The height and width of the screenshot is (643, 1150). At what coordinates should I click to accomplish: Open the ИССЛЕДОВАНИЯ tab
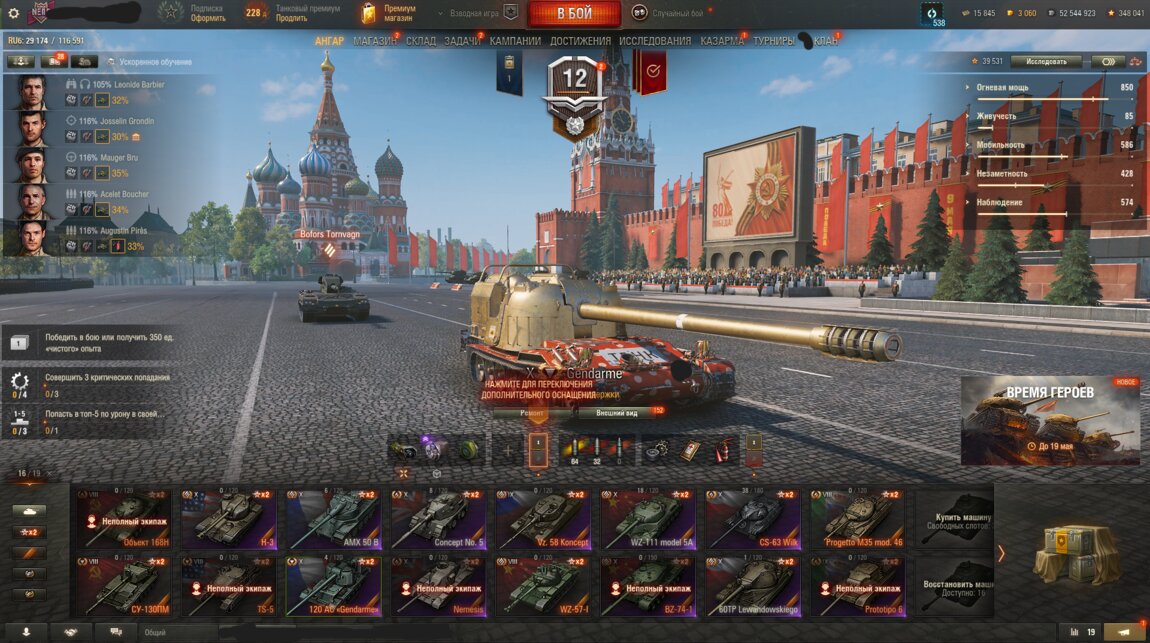pos(654,41)
